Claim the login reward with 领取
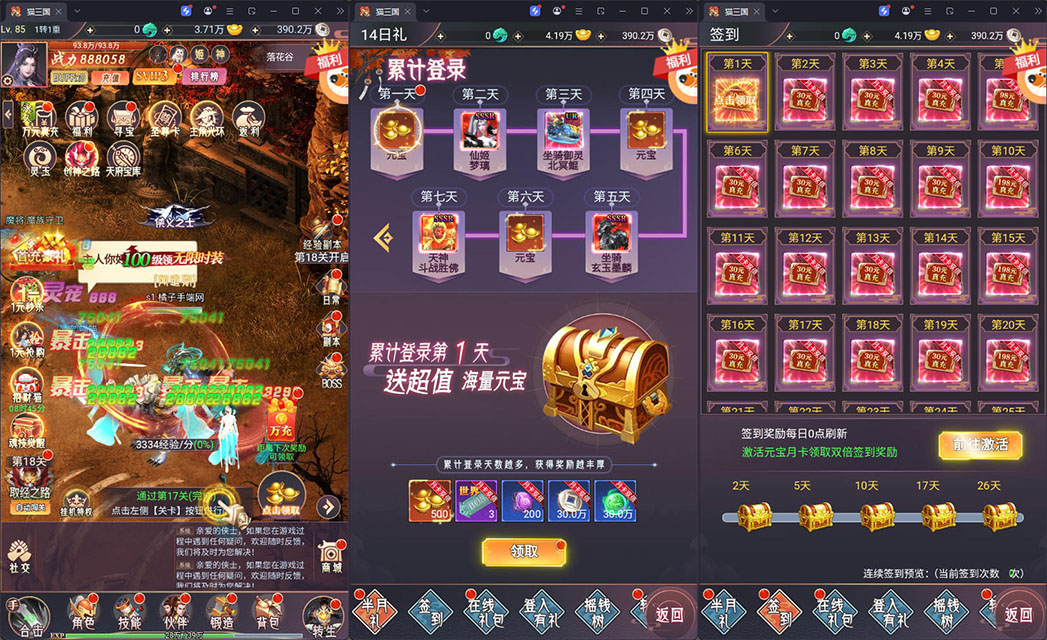 524,551
